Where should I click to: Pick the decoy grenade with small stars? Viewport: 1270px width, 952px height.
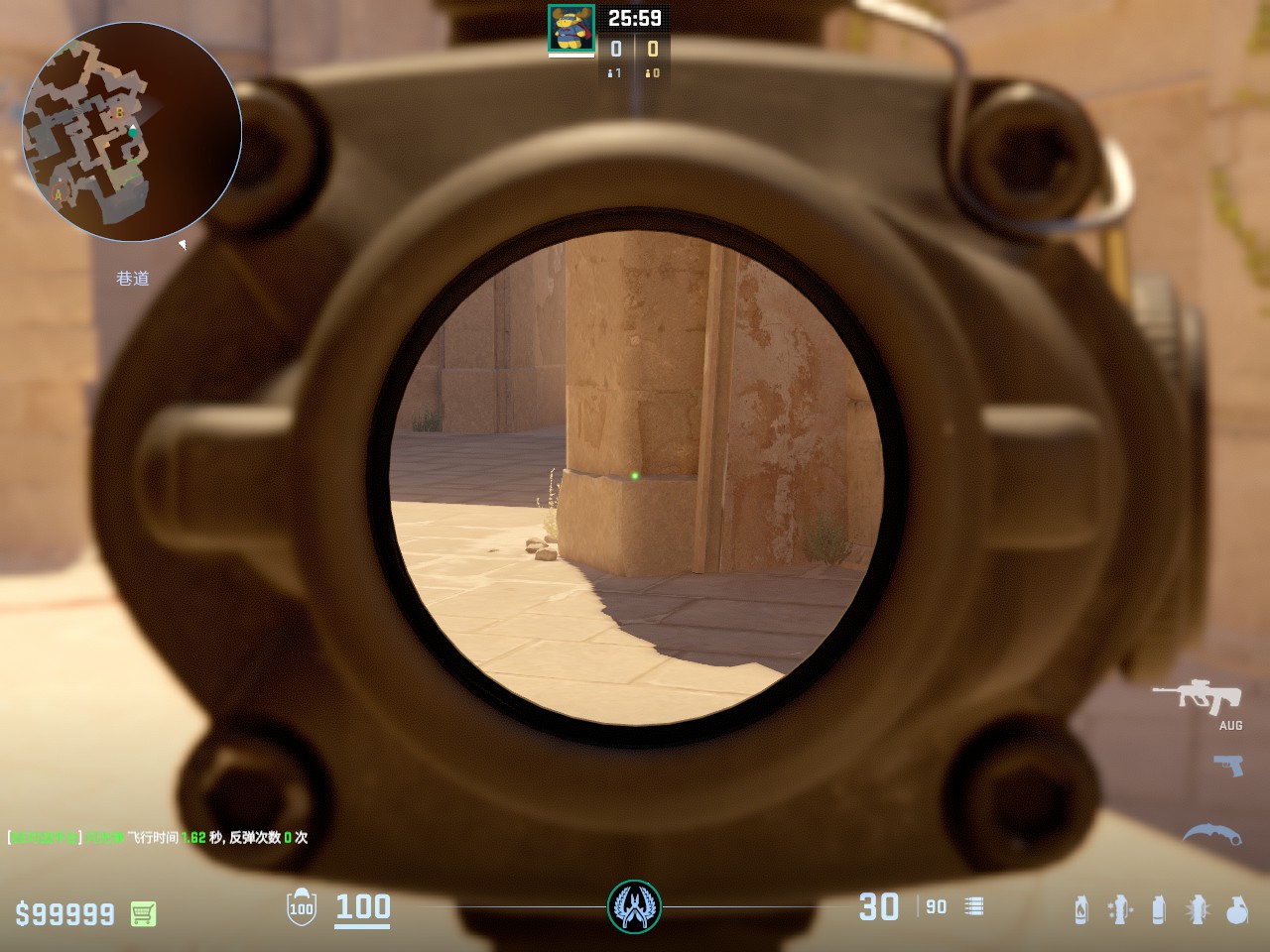tap(1120, 909)
